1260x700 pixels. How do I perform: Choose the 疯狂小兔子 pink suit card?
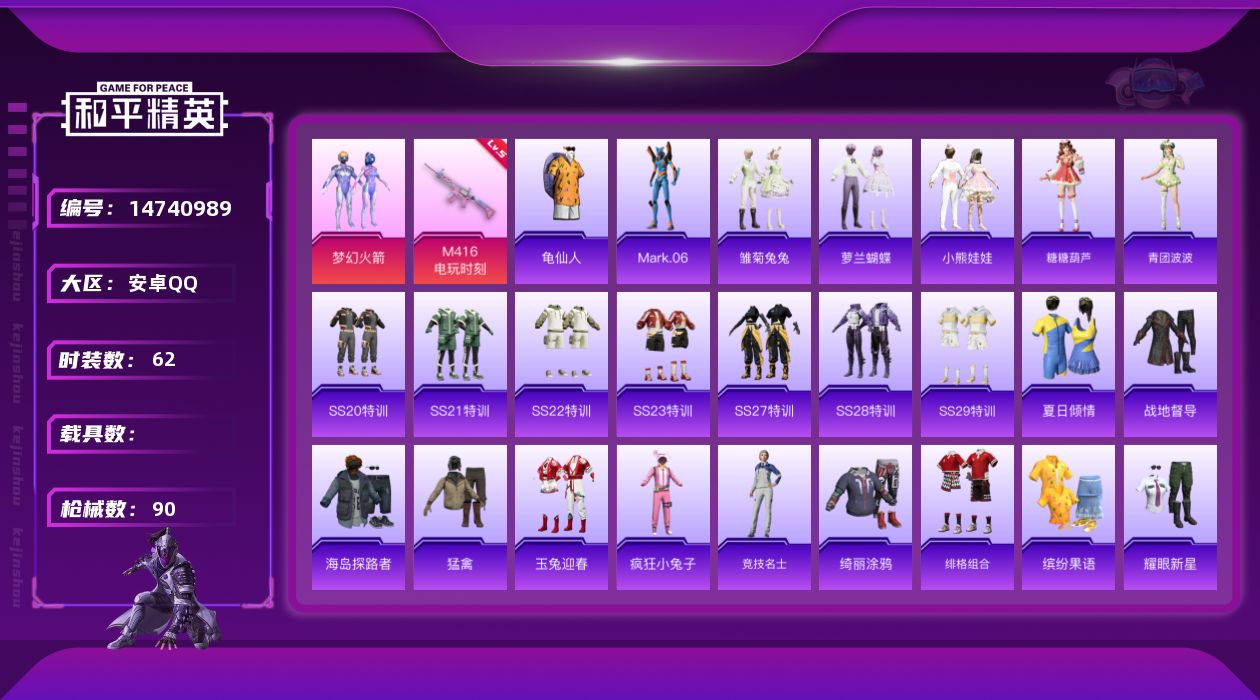(x=663, y=517)
